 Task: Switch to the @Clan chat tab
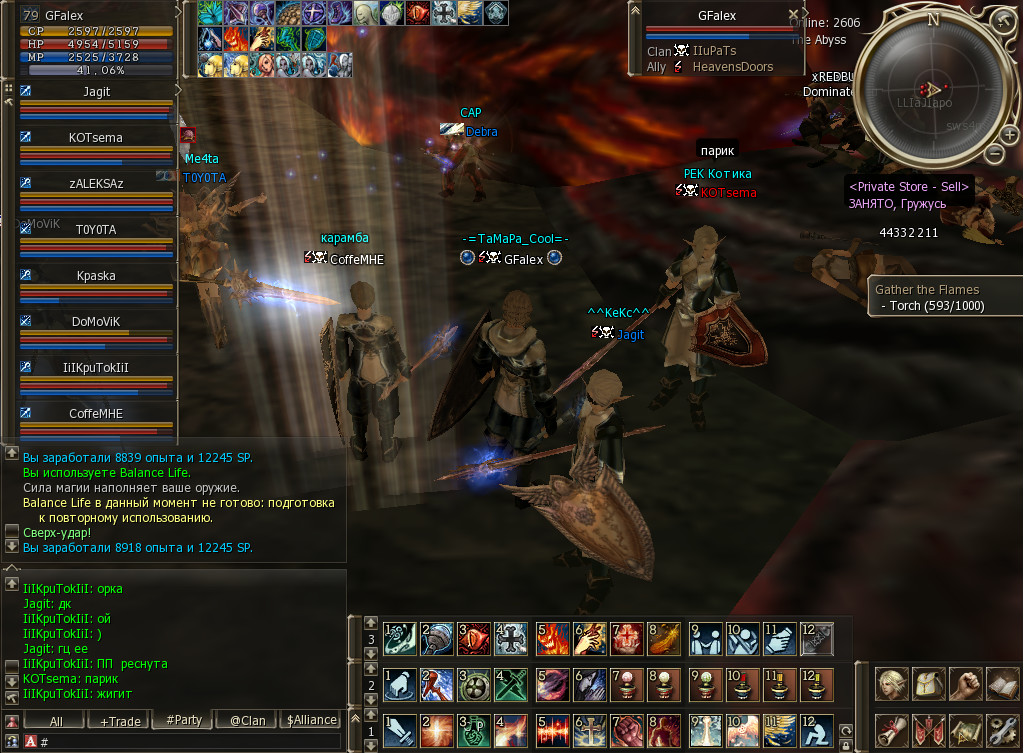click(247, 720)
